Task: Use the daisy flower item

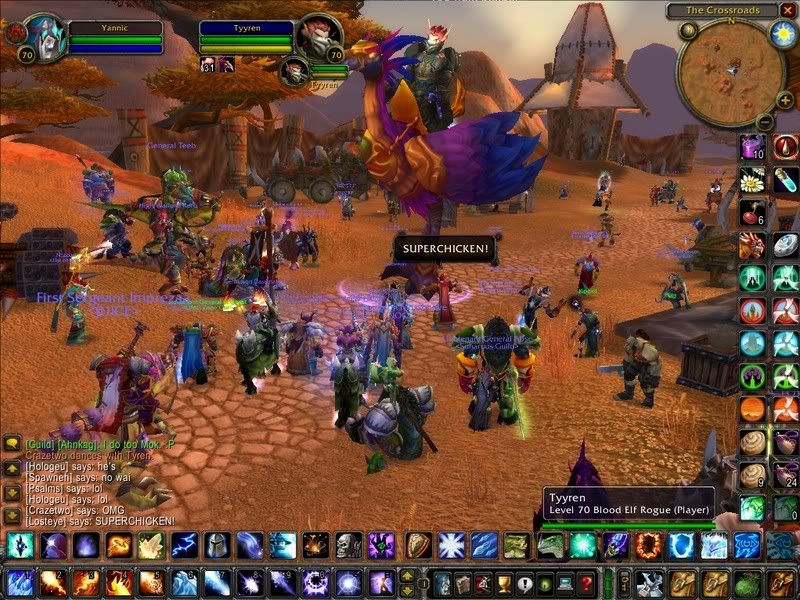Action: pos(753,181)
